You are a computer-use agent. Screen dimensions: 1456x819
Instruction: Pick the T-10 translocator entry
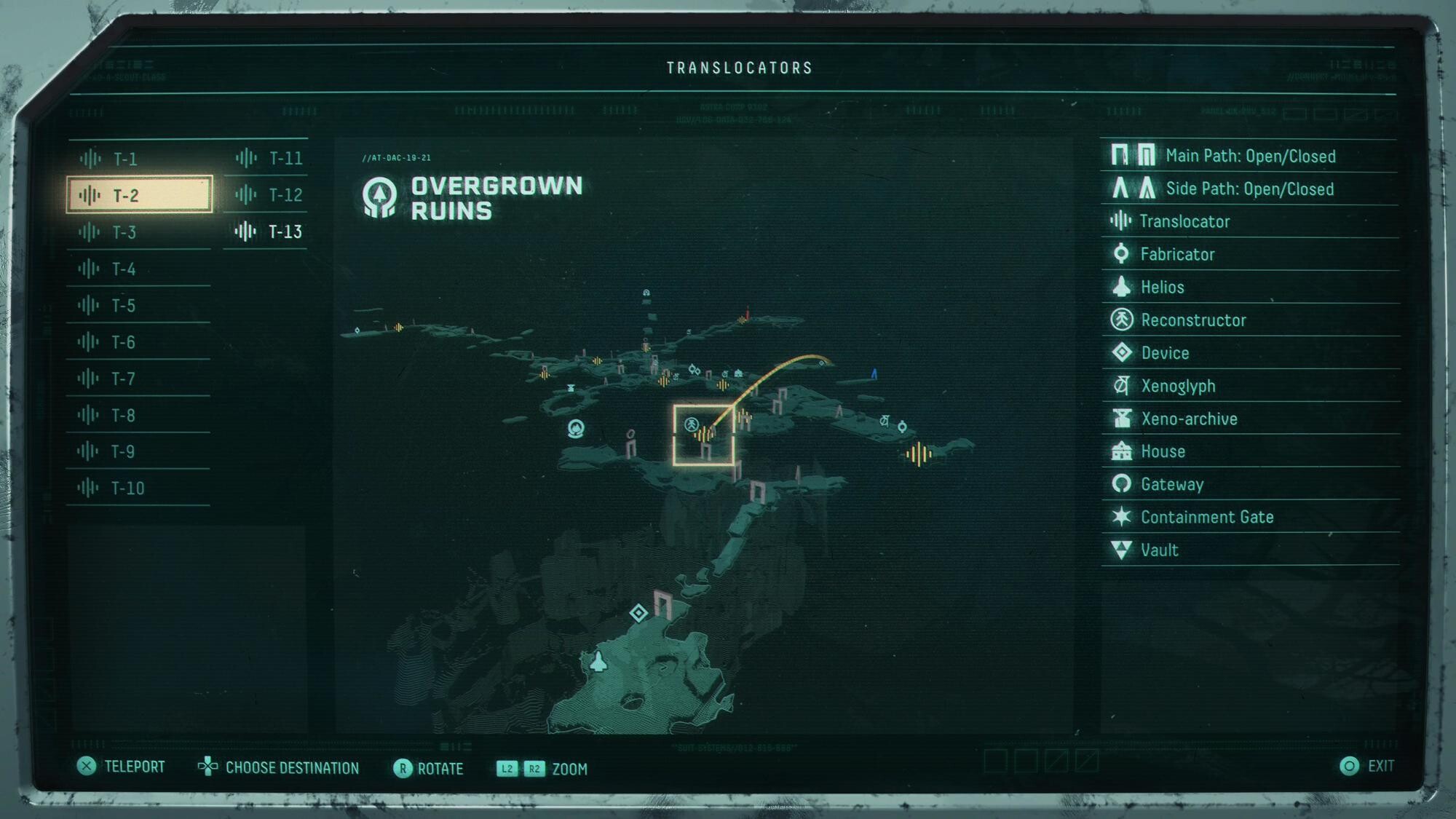pos(138,488)
